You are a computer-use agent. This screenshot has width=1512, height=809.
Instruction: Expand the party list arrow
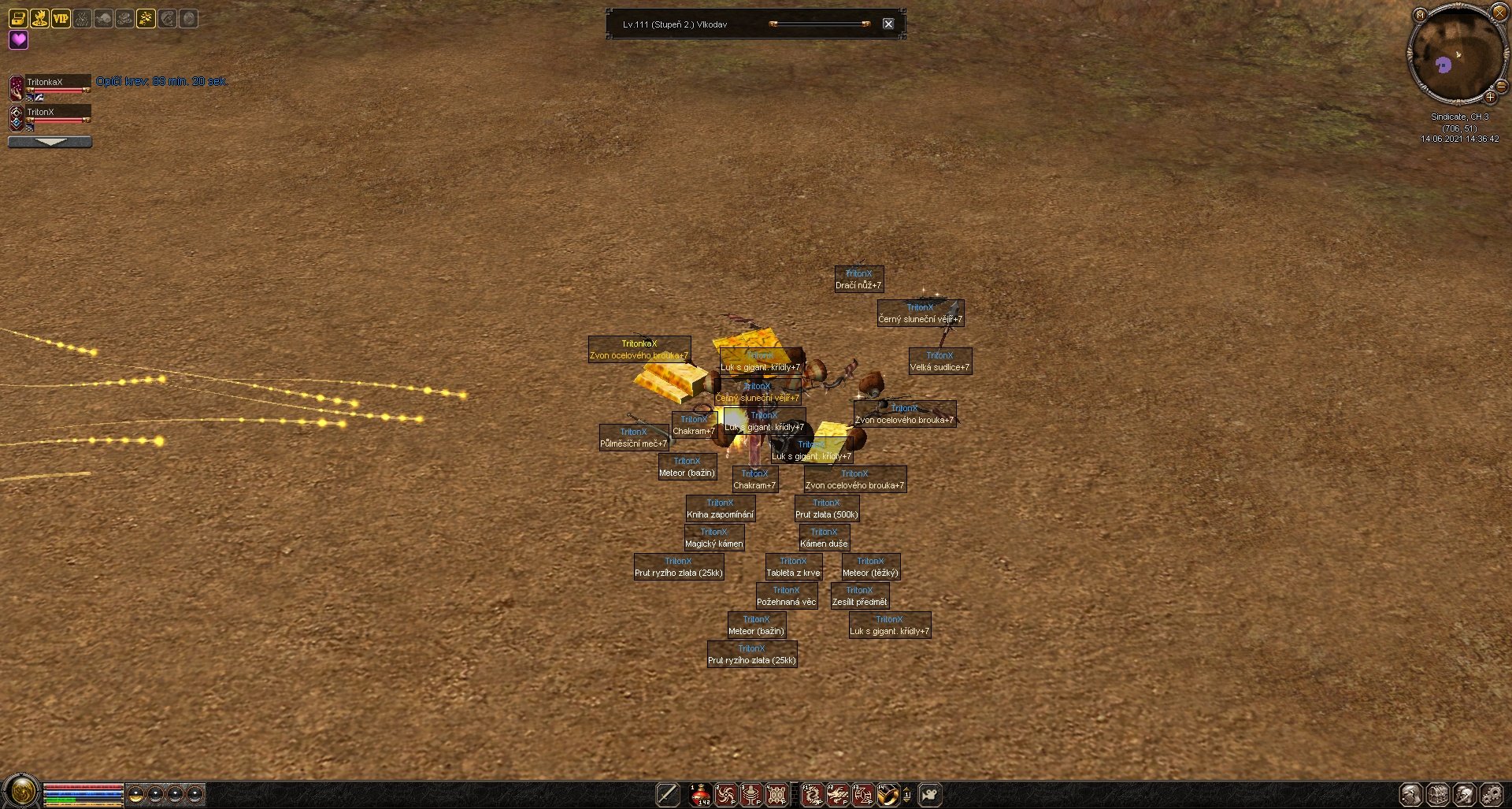(50, 142)
